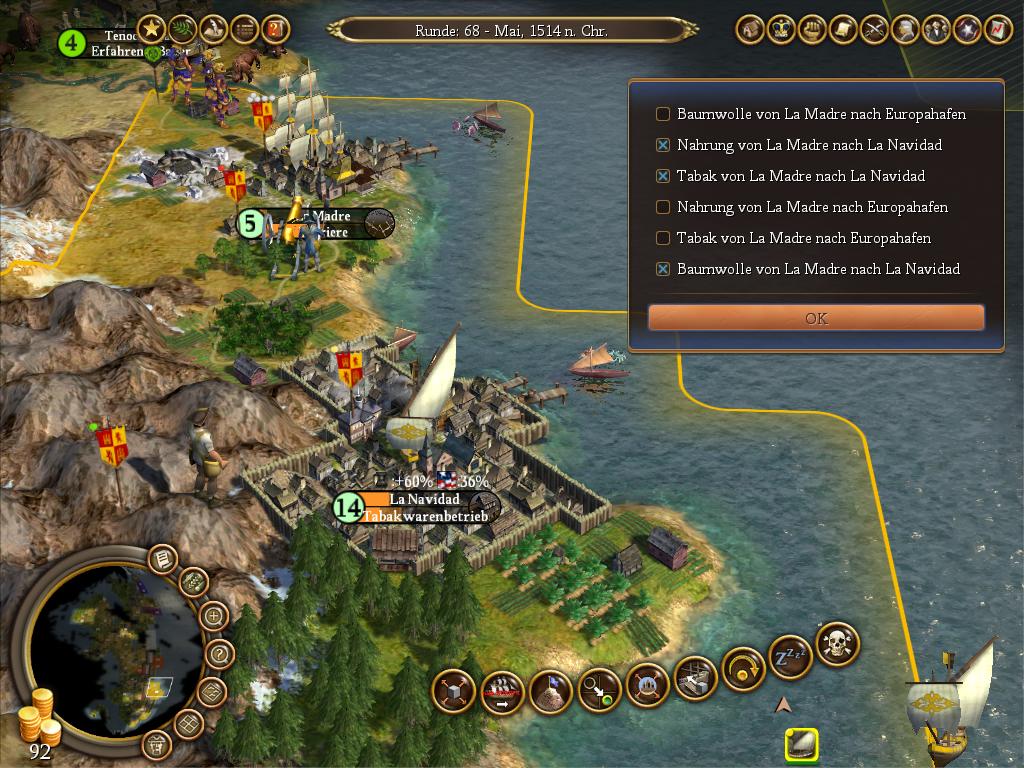Click the question mark magnifier beside minimap

pos(219,655)
